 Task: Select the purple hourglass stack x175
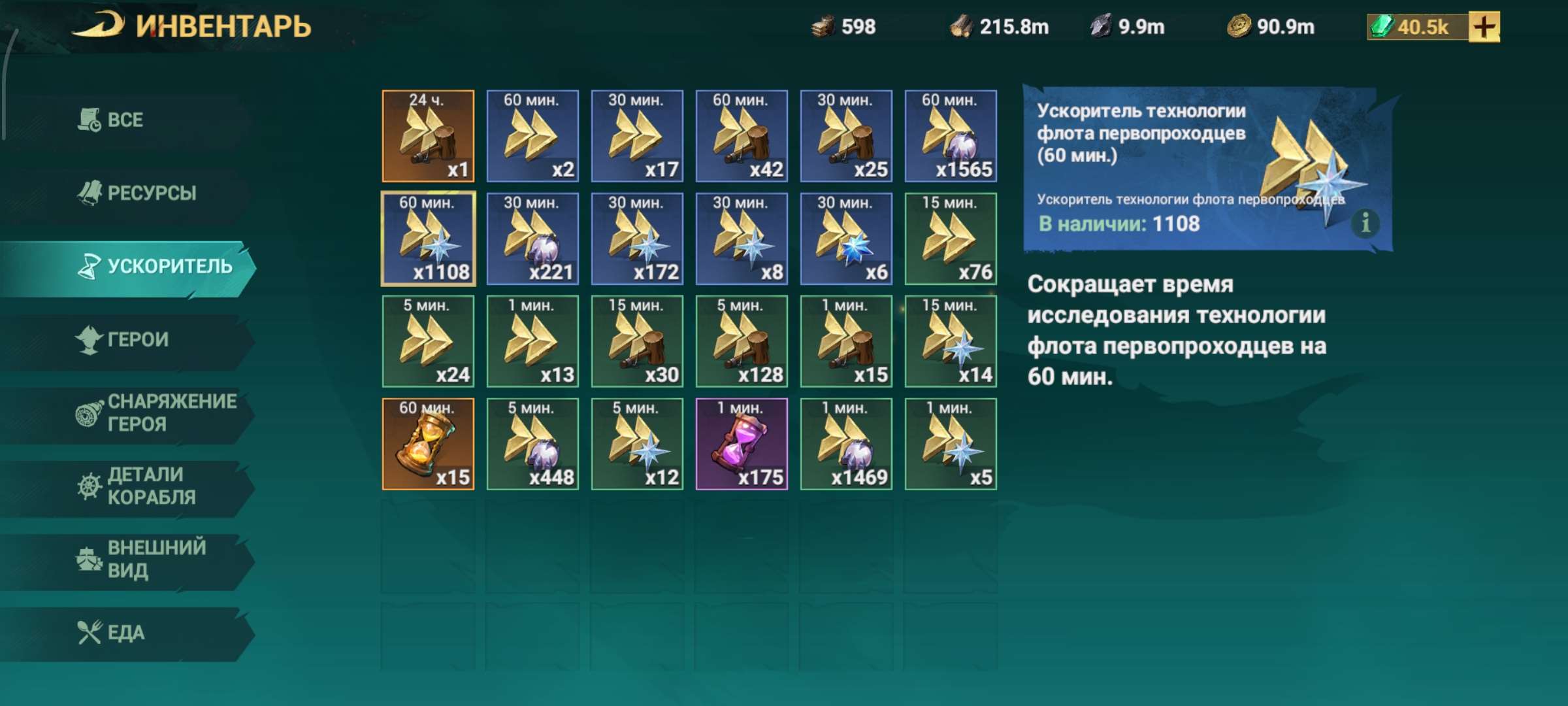tap(742, 444)
